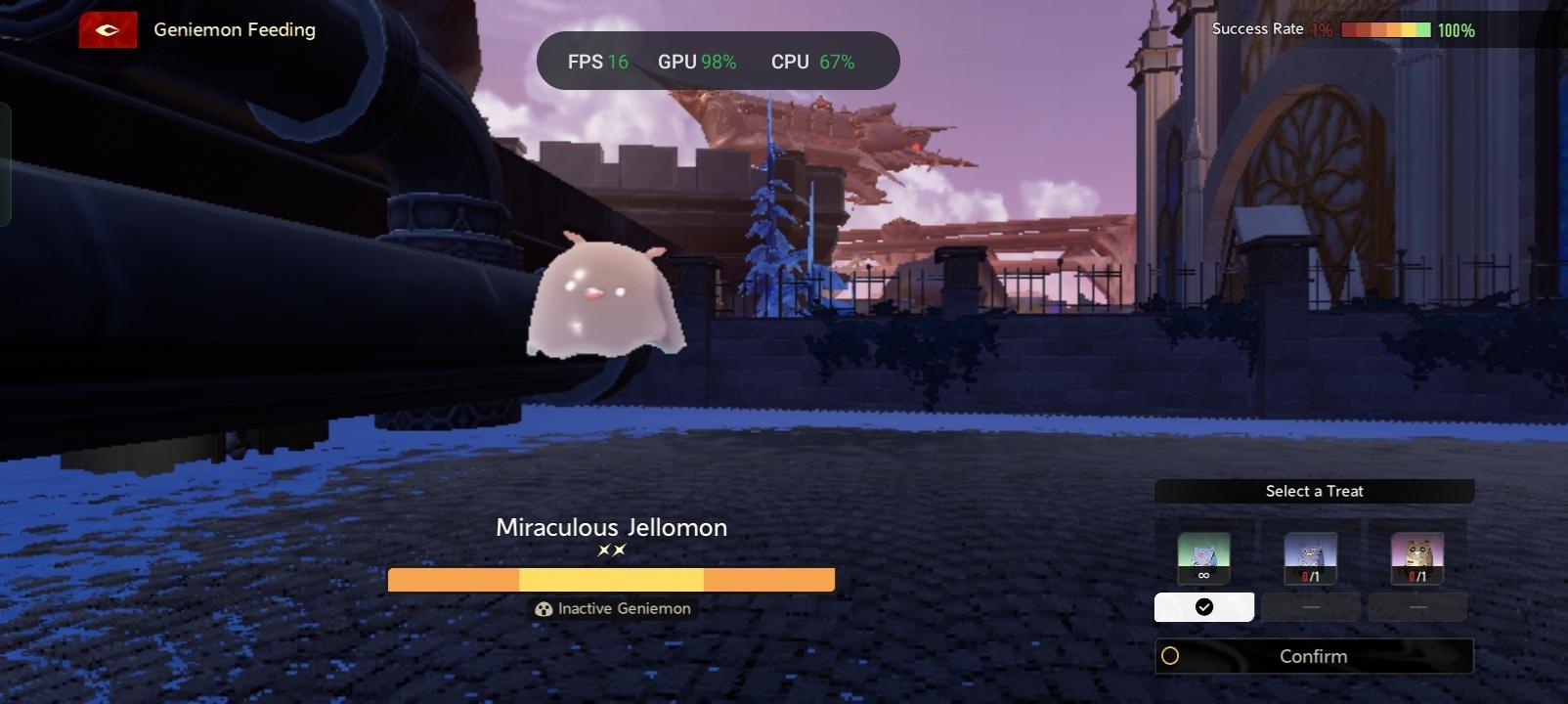Viewport: 1568px width, 704px height.
Task: Confirm the selected treat
Action: pos(1313,656)
